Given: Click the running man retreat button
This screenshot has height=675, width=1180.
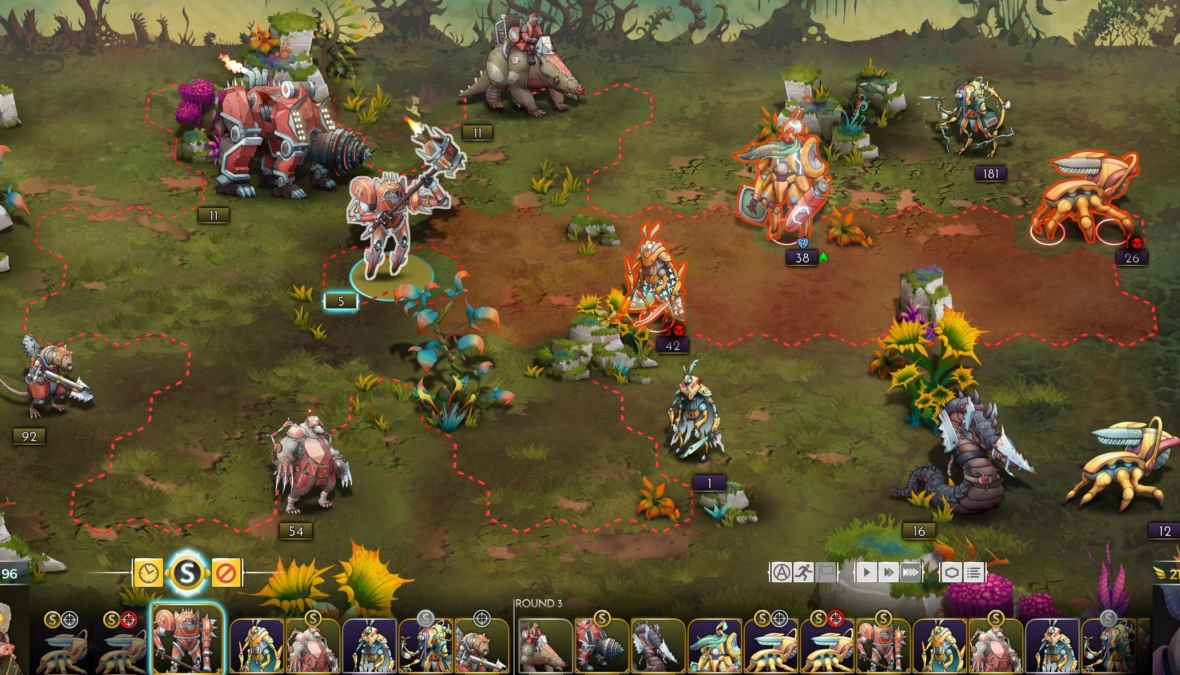Looking at the screenshot, I should pyautogui.click(x=803, y=572).
